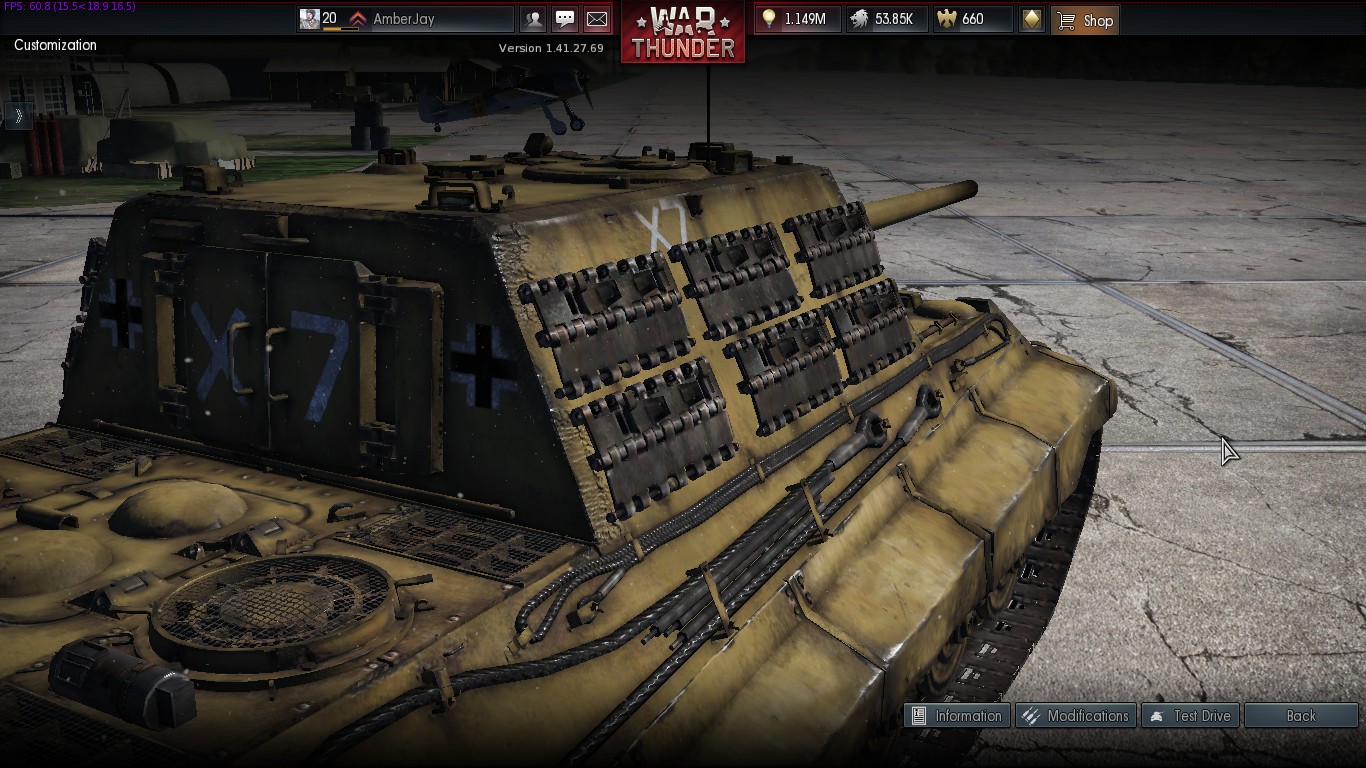
Task: Click the golden diamond premium icon
Action: point(1032,18)
